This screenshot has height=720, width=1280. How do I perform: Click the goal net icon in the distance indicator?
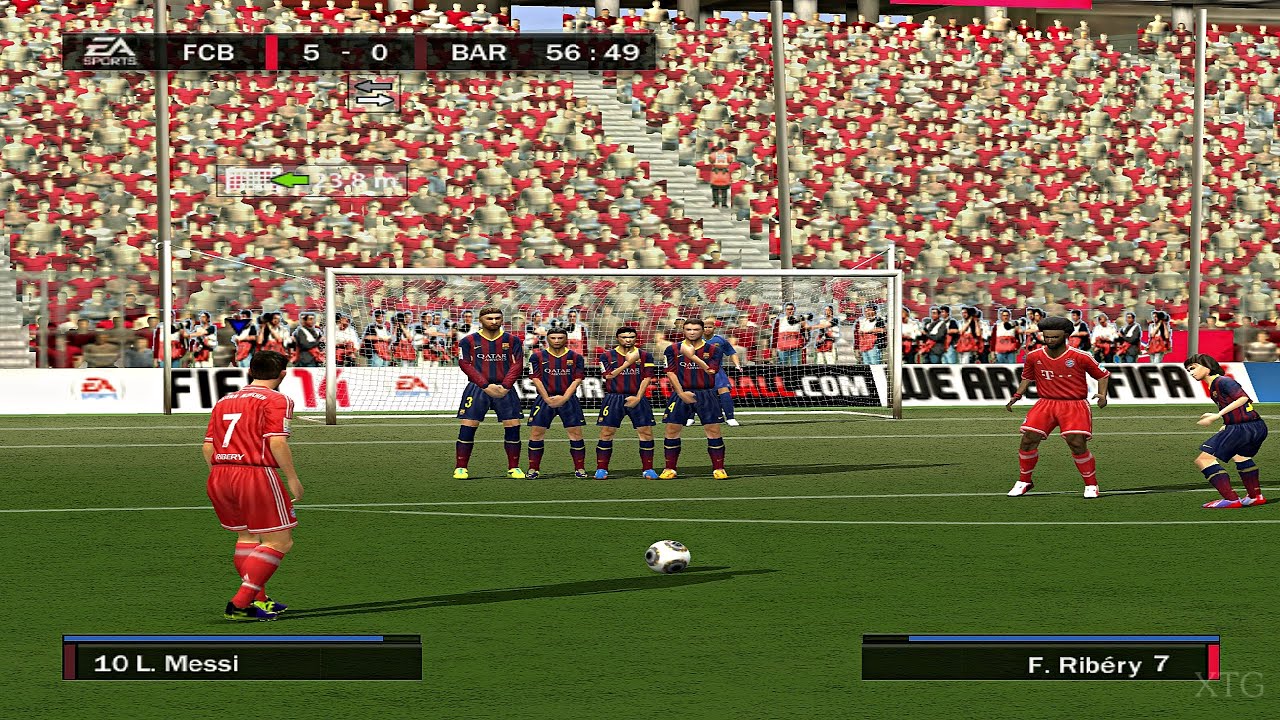247,180
